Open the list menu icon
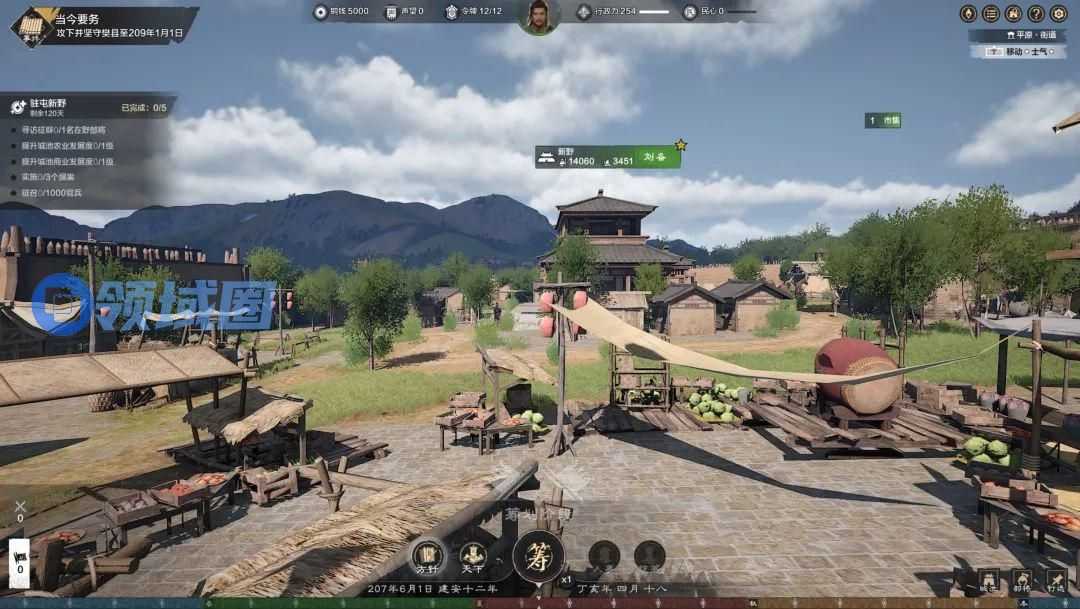The image size is (1080, 609). [990, 13]
